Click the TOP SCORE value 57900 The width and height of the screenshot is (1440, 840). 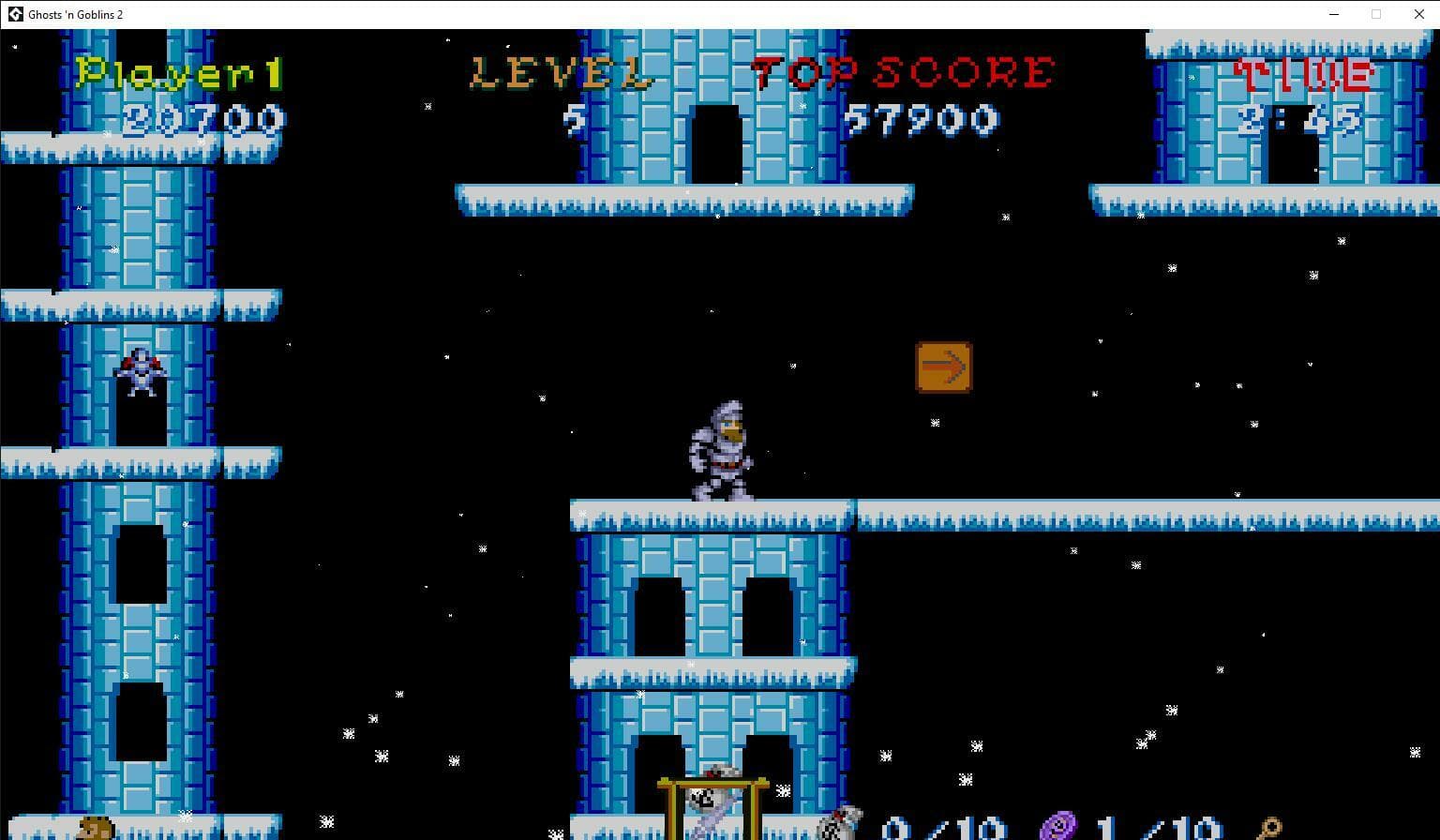pyautogui.click(x=923, y=119)
